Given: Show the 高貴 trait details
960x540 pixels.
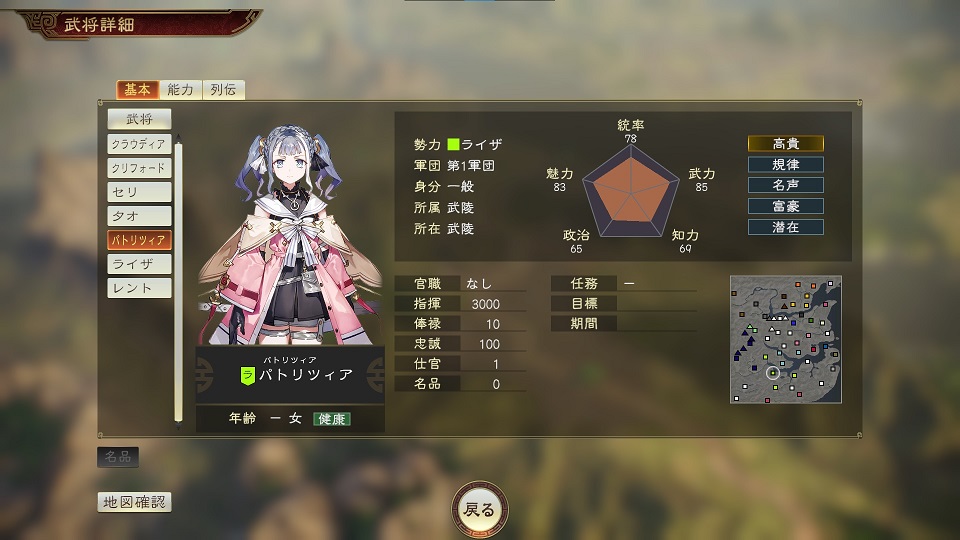Looking at the screenshot, I should click(786, 143).
